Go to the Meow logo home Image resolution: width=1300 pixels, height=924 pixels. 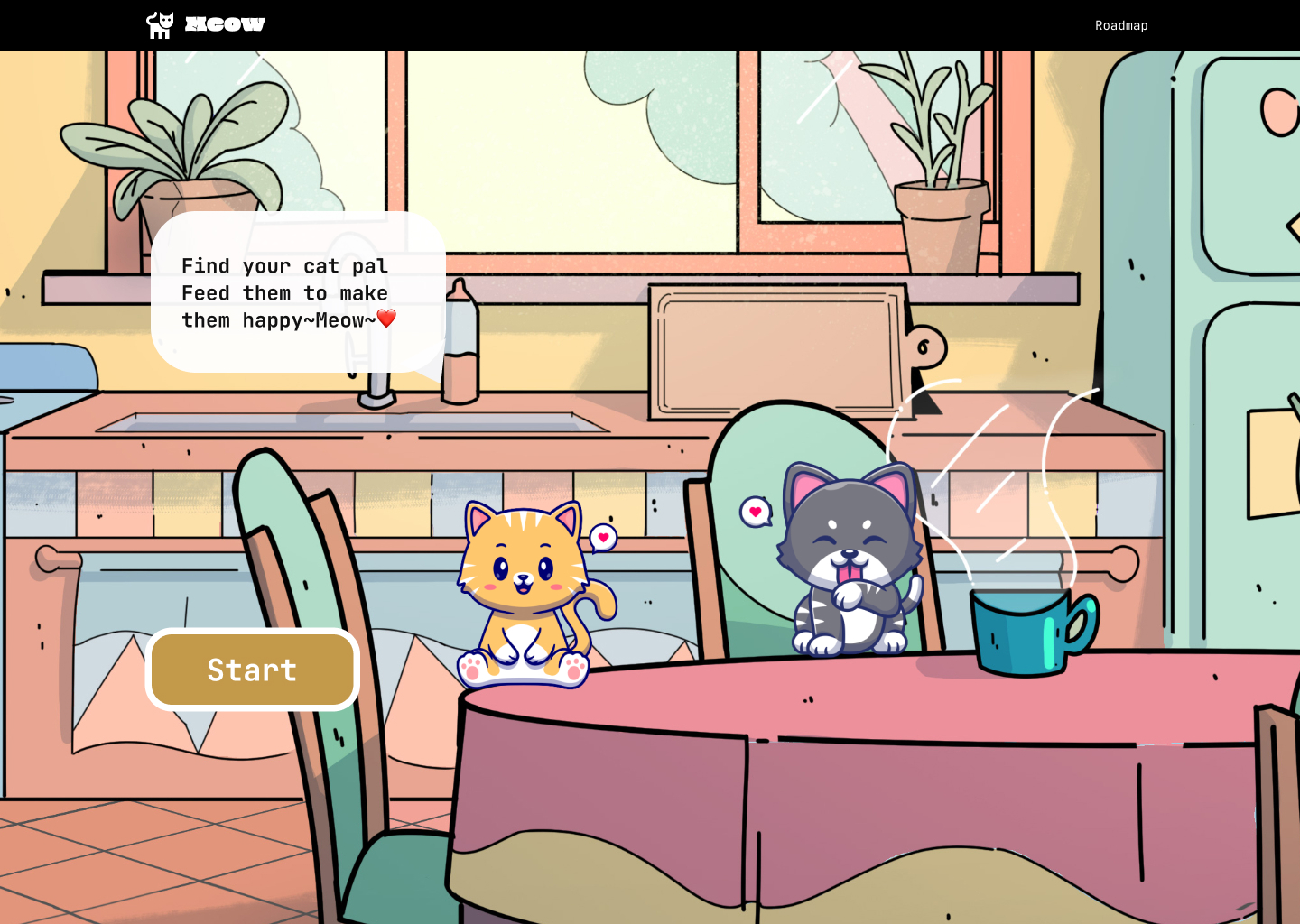[206, 24]
